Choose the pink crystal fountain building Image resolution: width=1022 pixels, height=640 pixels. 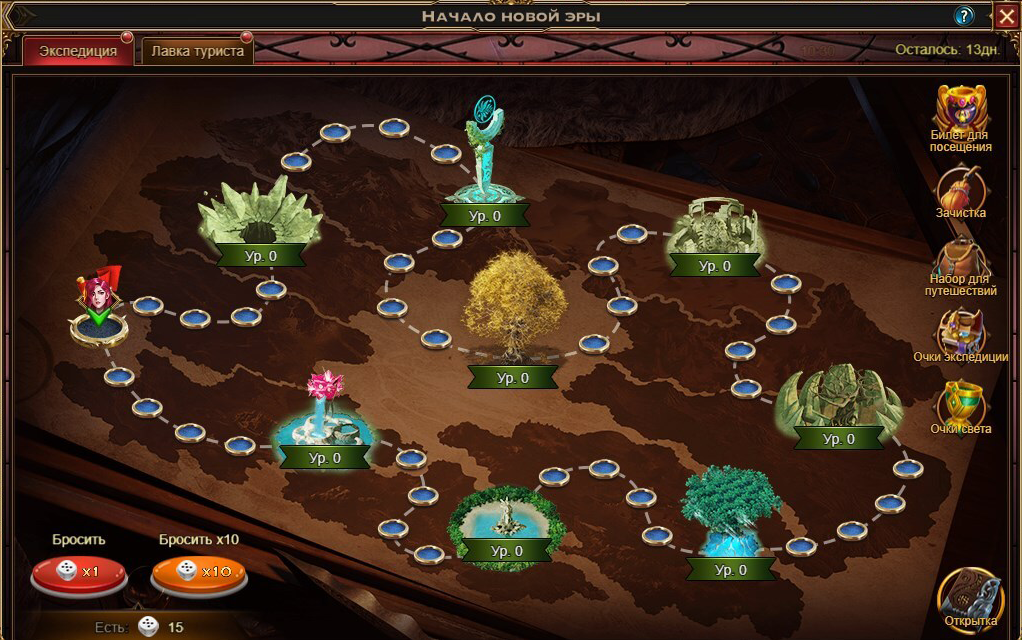[324, 413]
